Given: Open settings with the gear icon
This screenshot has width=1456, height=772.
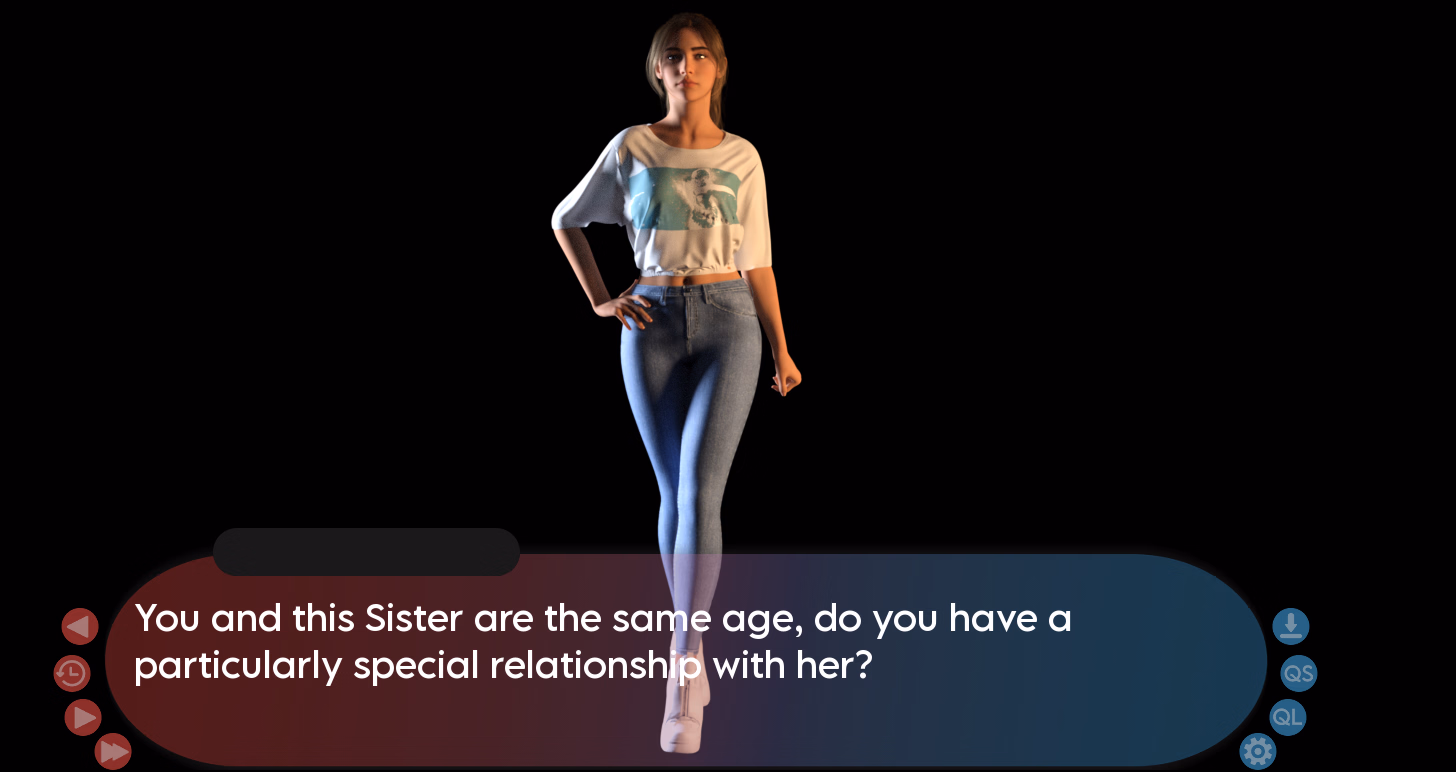Looking at the screenshot, I should click(x=1257, y=750).
